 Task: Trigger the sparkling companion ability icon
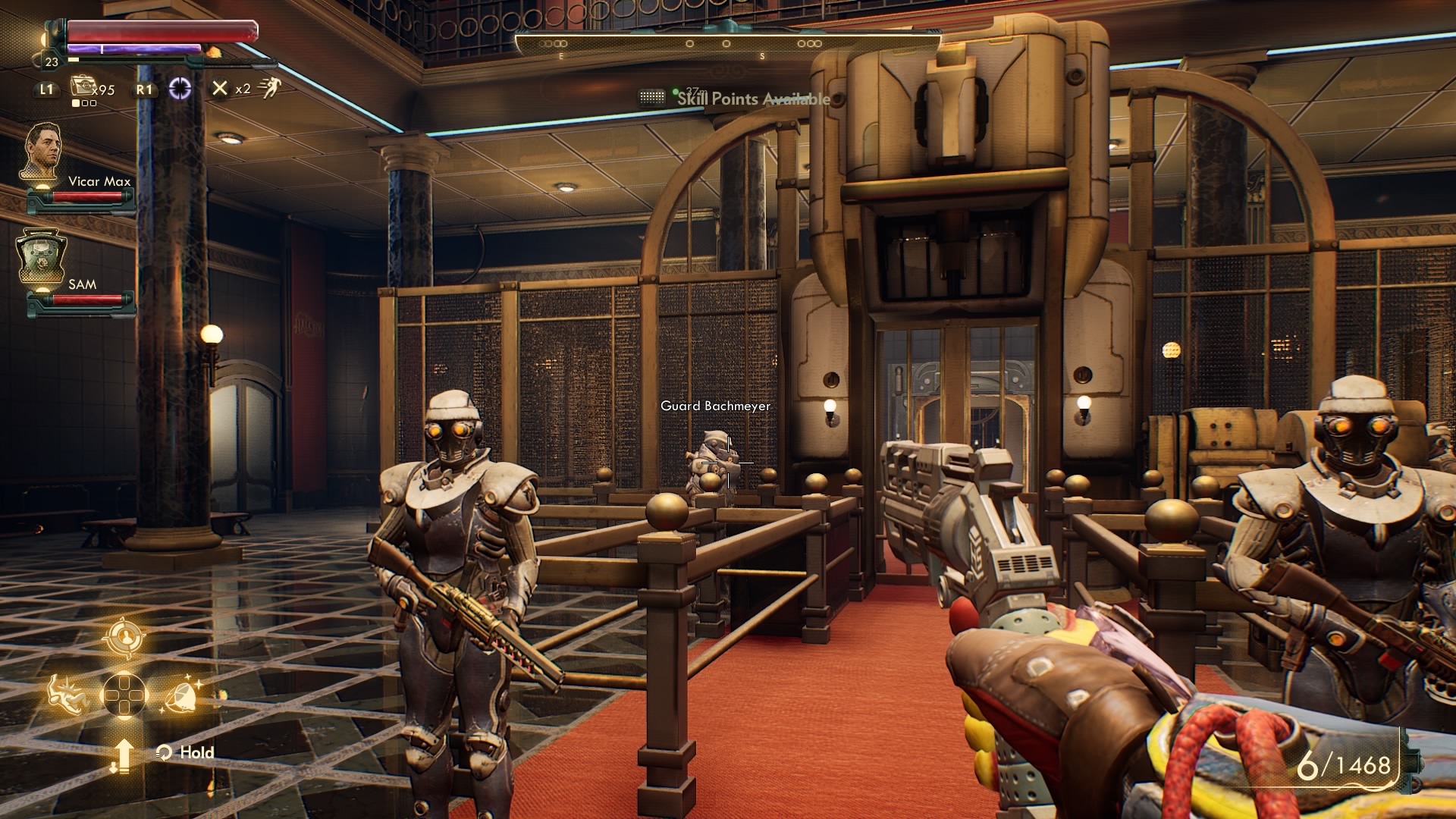point(182,694)
